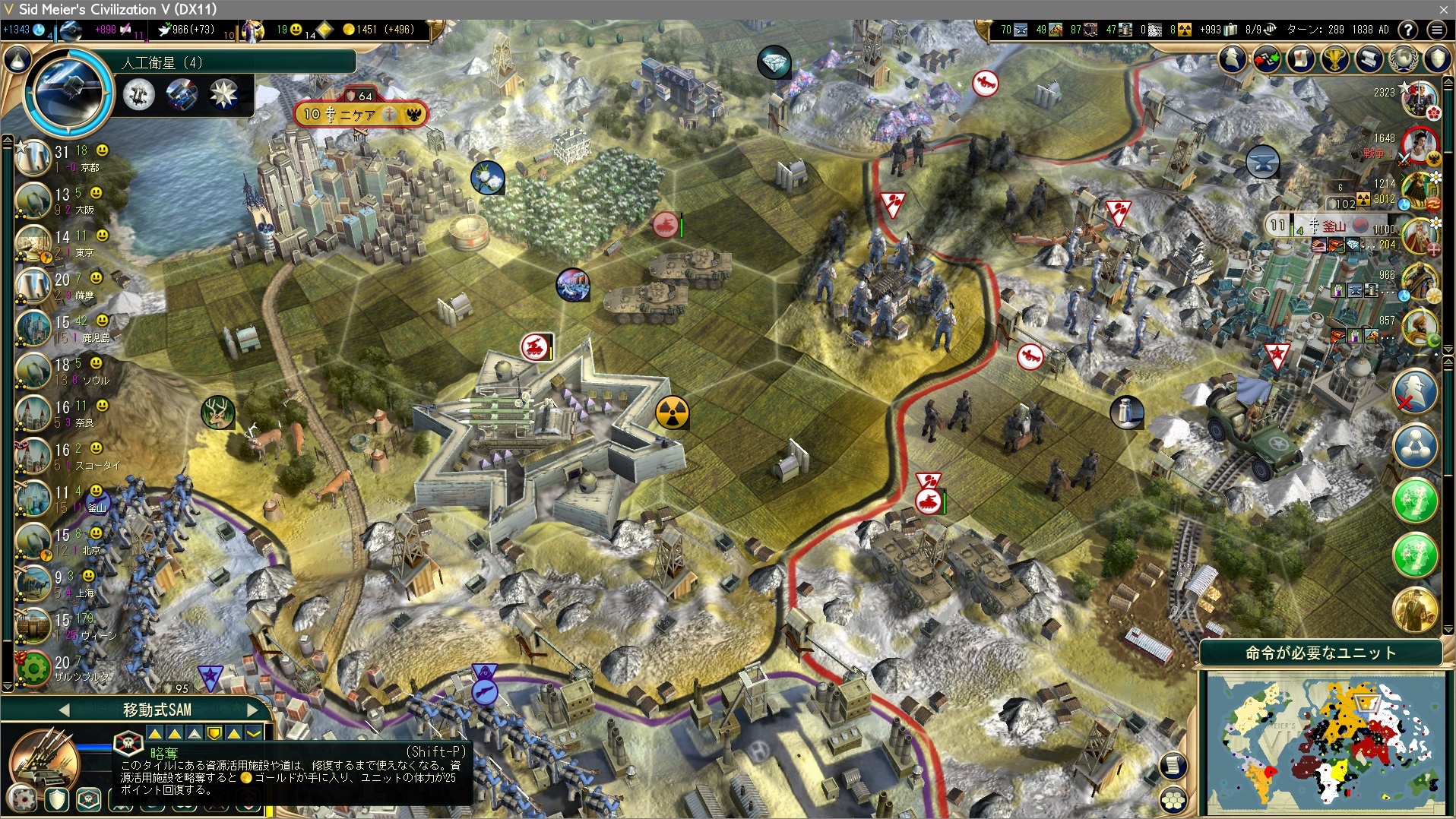
Task: Open the research tech panel for 人工衛星
Action: pyautogui.click(x=70, y=90)
